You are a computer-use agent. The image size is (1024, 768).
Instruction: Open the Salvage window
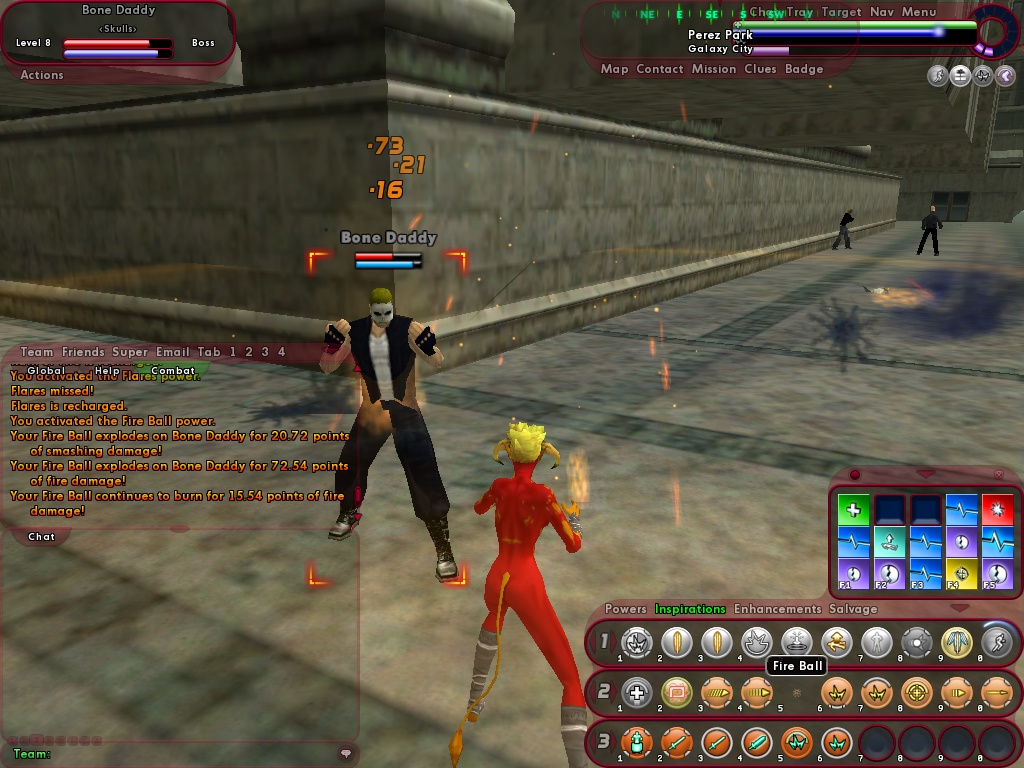(x=853, y=609)
